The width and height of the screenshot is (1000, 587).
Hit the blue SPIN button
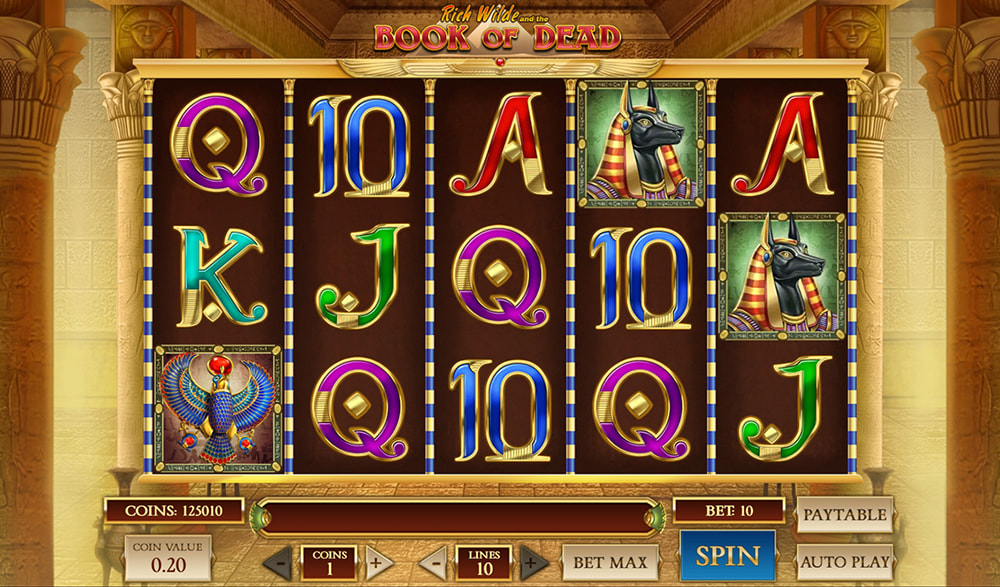click(727, 555)
